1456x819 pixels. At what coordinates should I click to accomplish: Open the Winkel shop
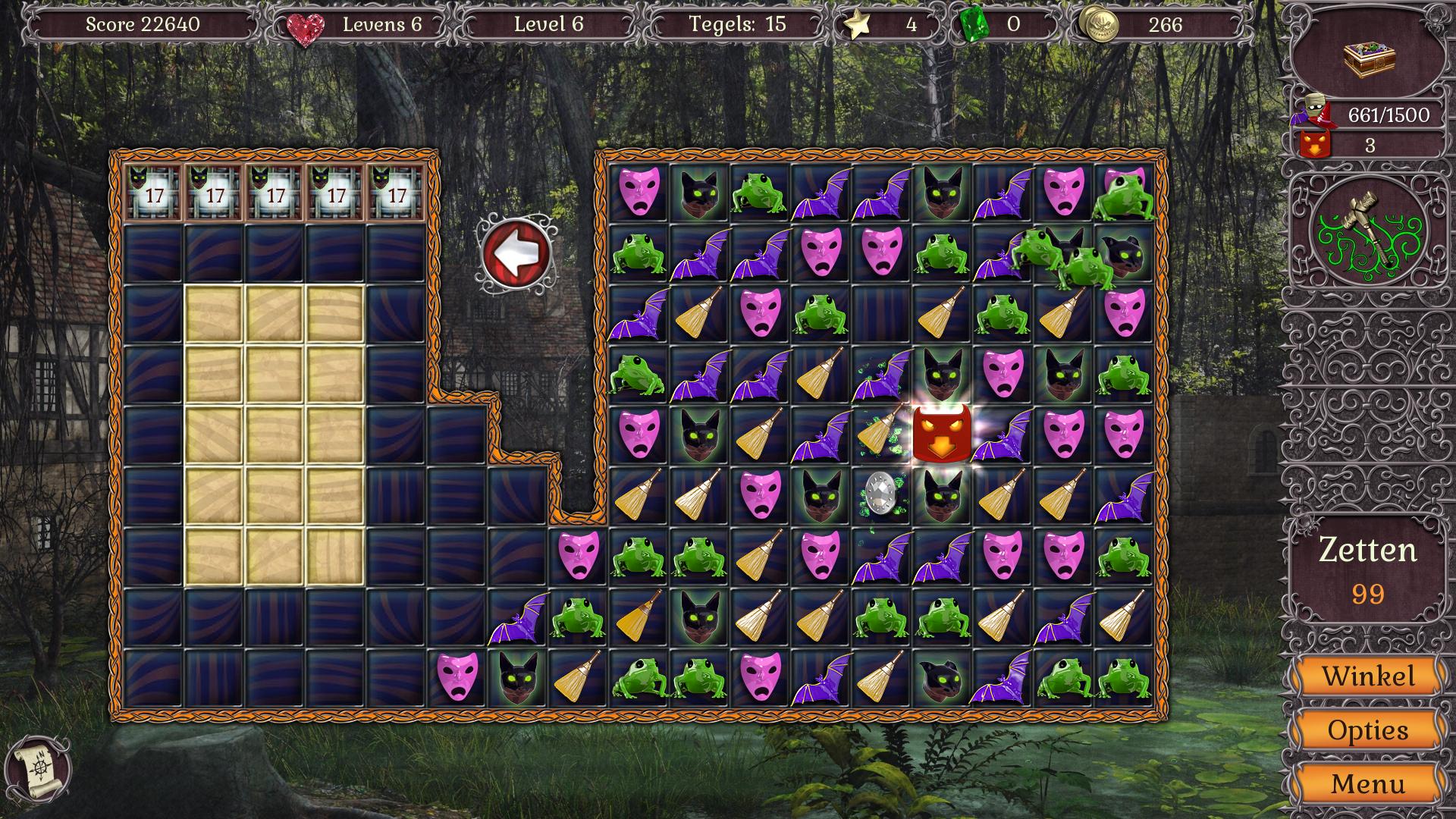point(1367,676)
